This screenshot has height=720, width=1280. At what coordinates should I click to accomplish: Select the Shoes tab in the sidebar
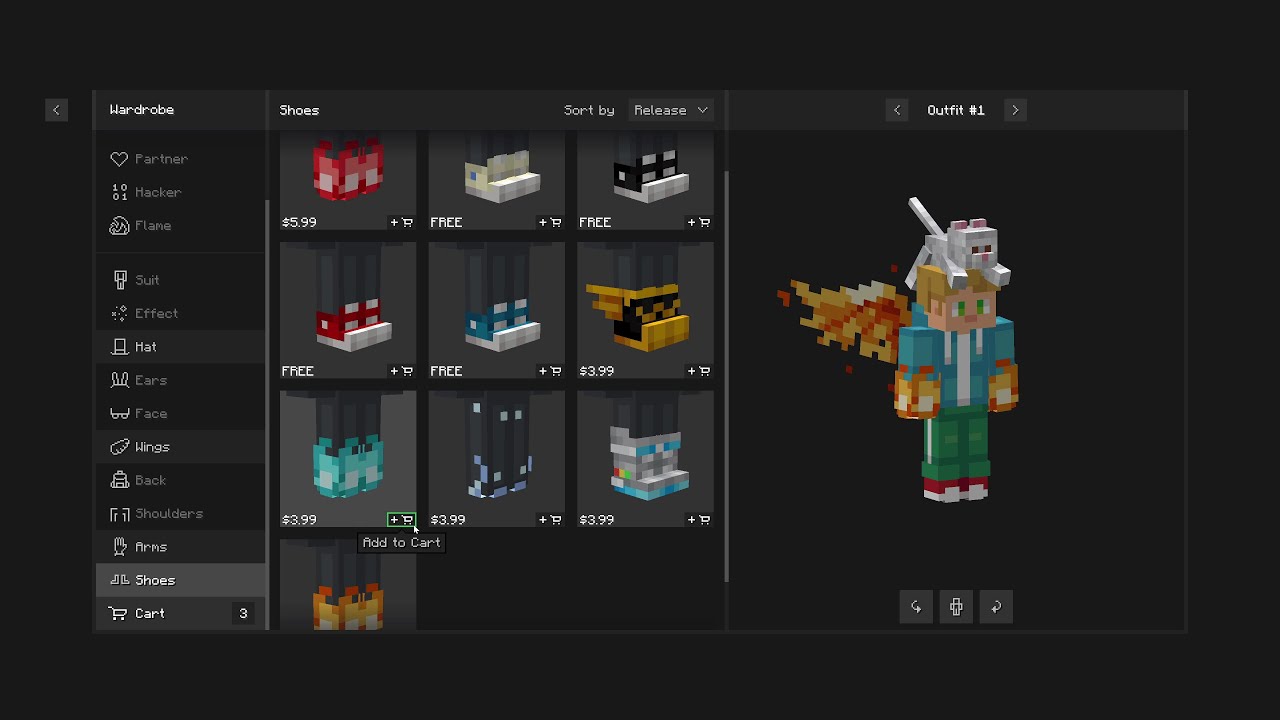tap(154, 580)
